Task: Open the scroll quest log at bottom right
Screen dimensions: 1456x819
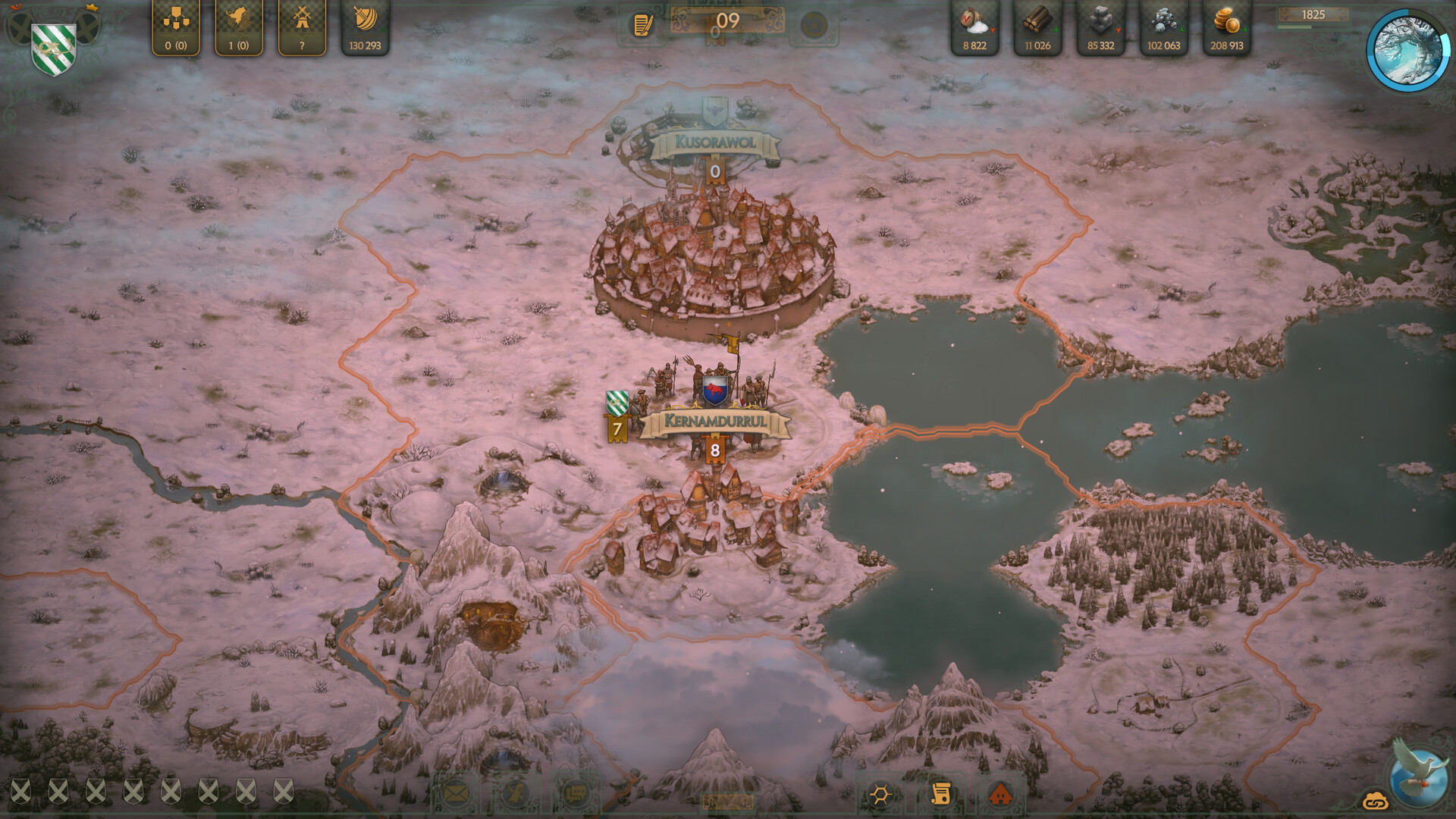Action: point(943,795)
